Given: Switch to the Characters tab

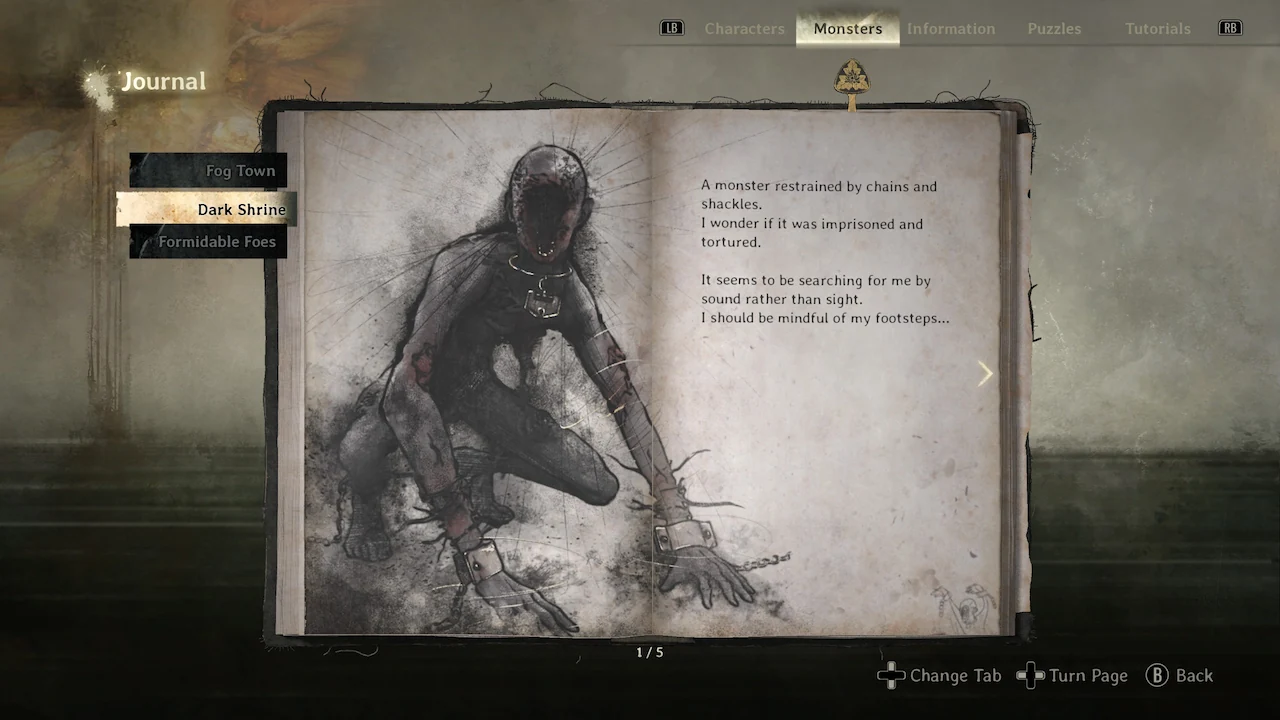Looking at the screenshot, I should point(744,29).
